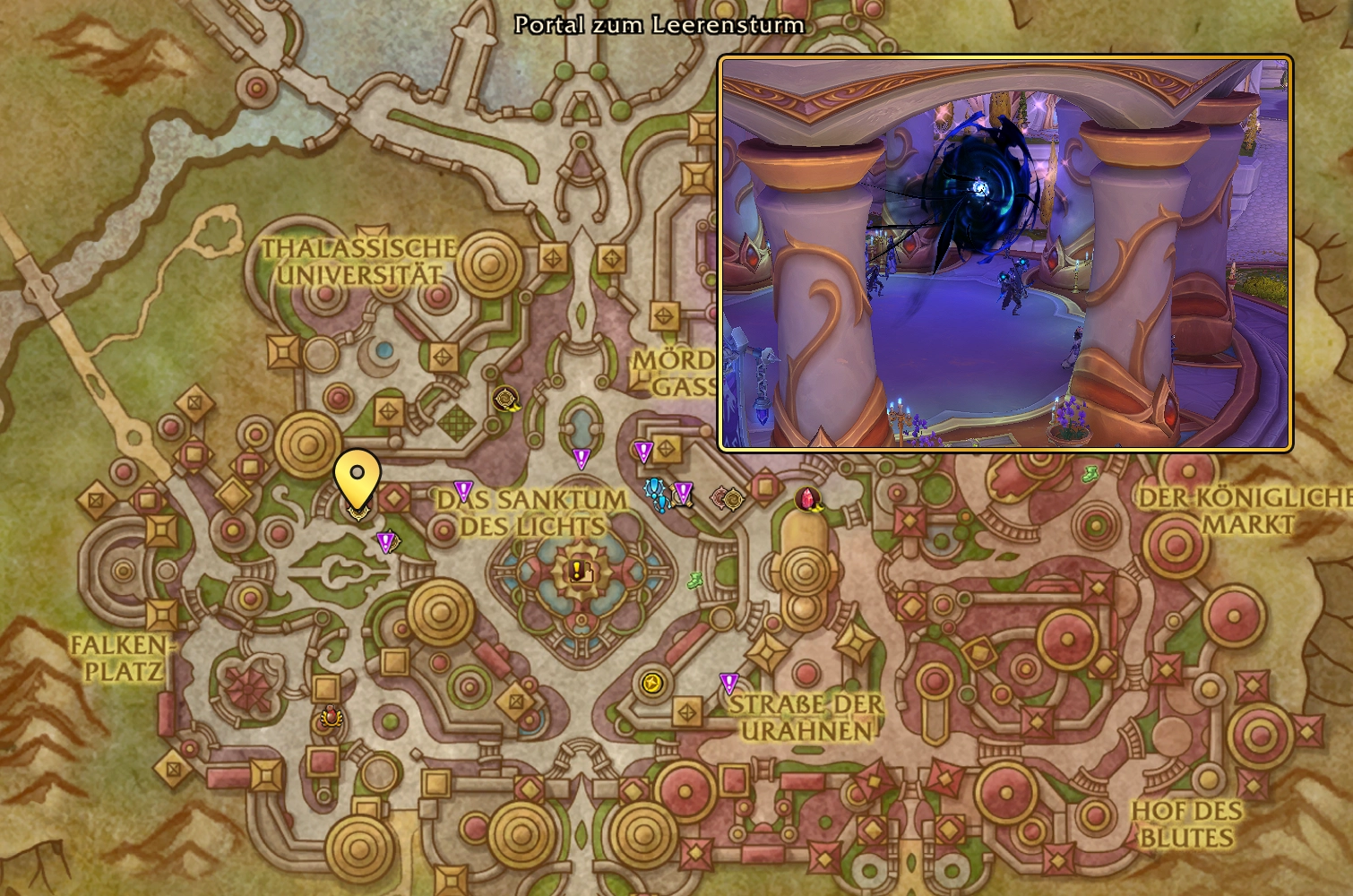Image resolution: width=1353 pixels, height=896 pixels.
Task: Click the purple marker west of Das Sanktum des Lichts
Action: (x=463, y=489)
